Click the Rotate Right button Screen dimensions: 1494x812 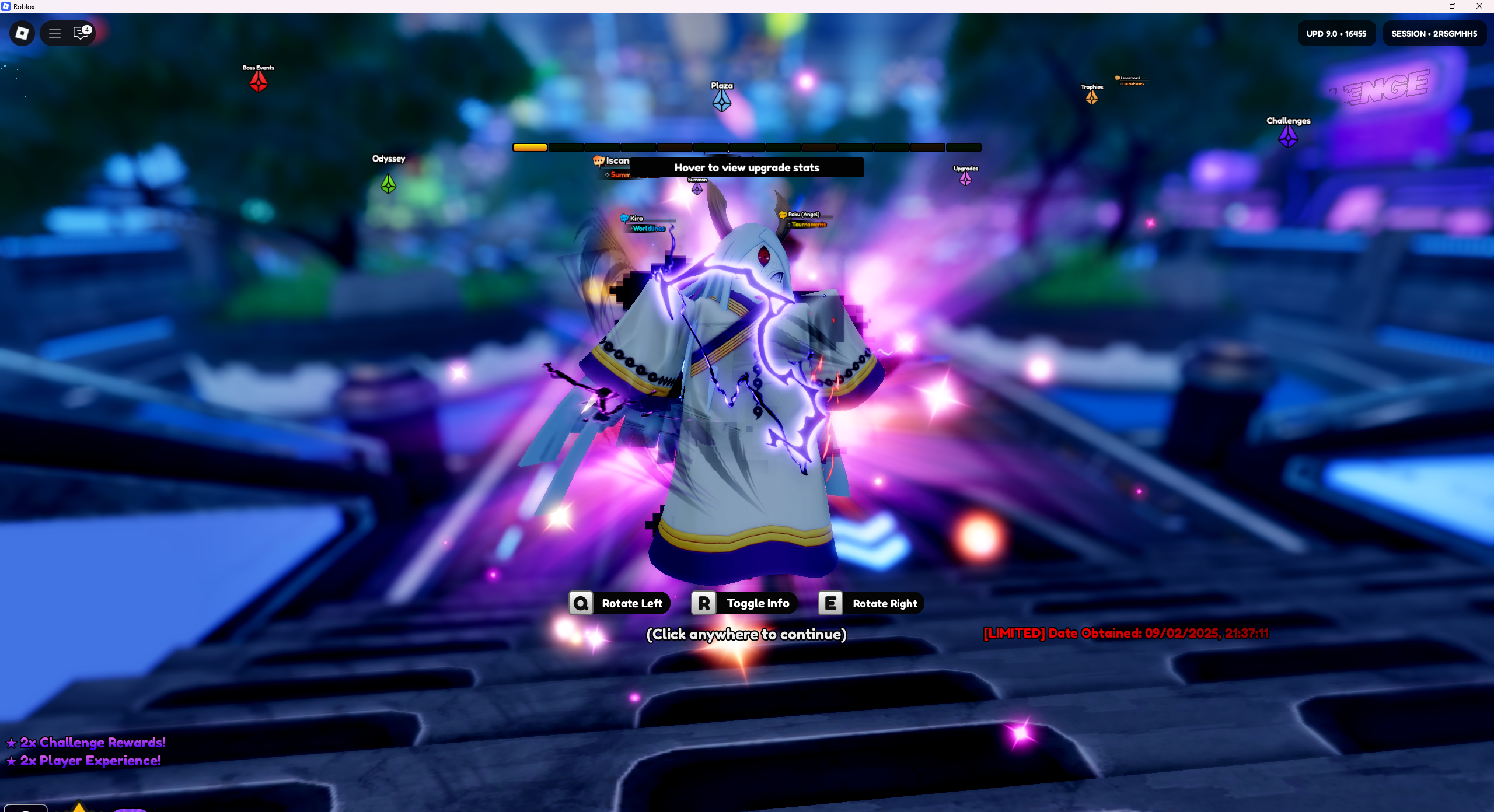pyautogui.click(x=871, y=603)
